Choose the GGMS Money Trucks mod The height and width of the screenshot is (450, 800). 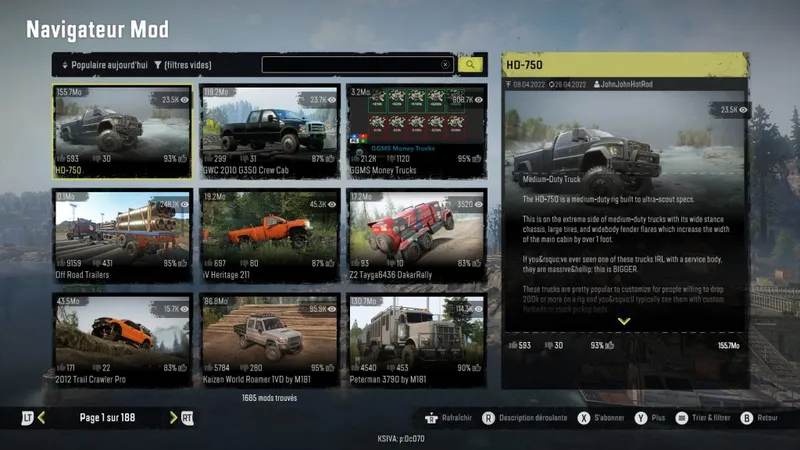[x=413, y=130]
